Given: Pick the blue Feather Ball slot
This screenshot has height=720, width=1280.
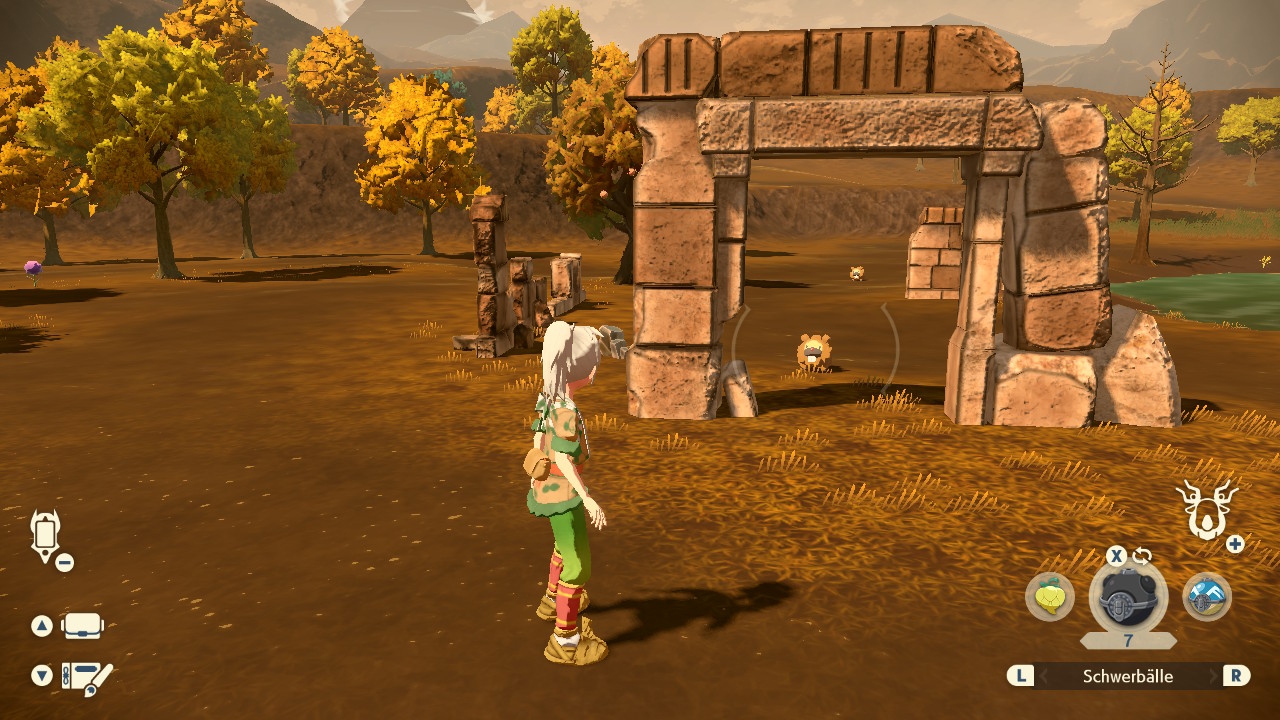Looking at the screenshot, I should (1206, 597).
